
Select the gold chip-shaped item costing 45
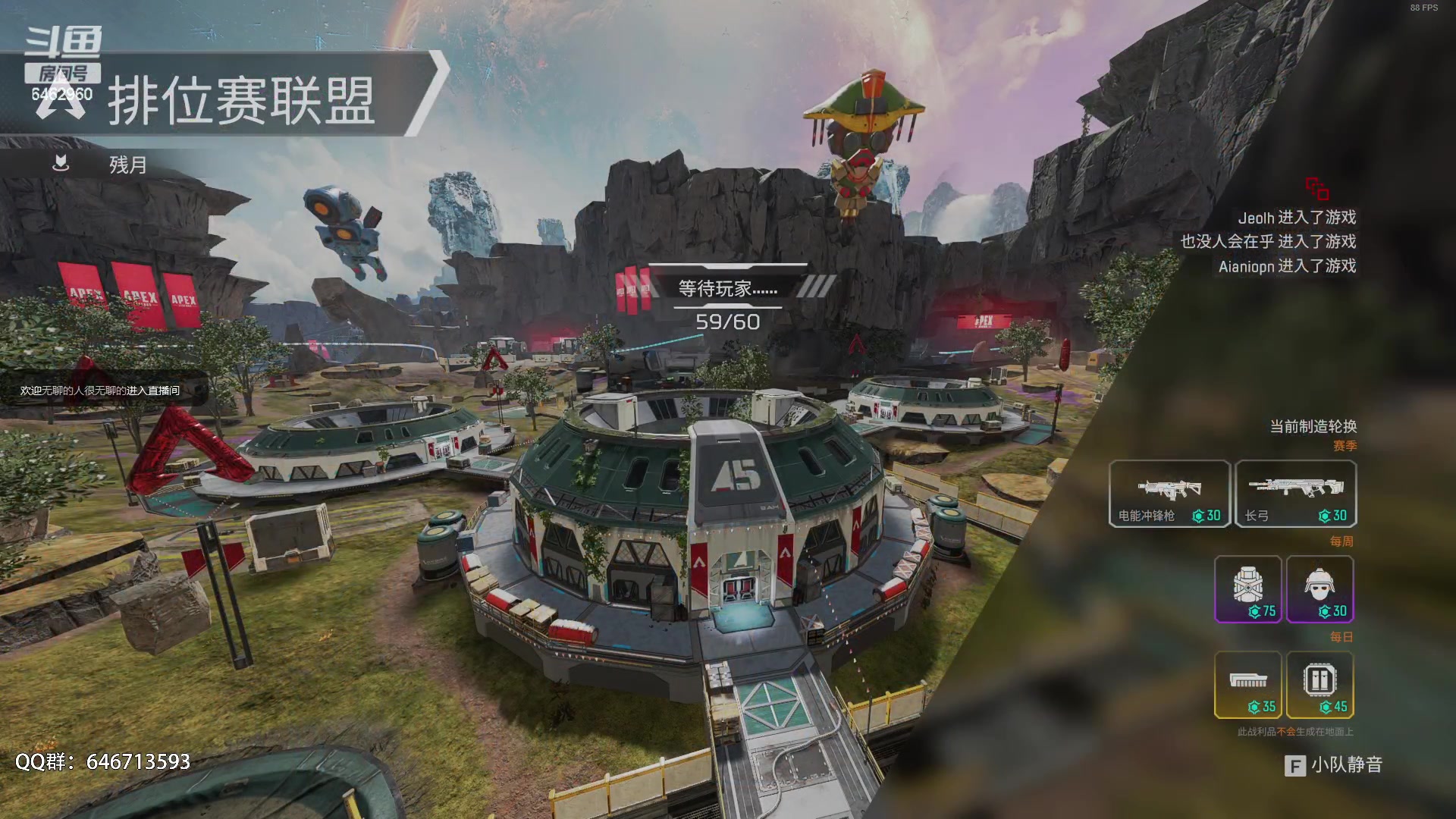(1319, 685)
